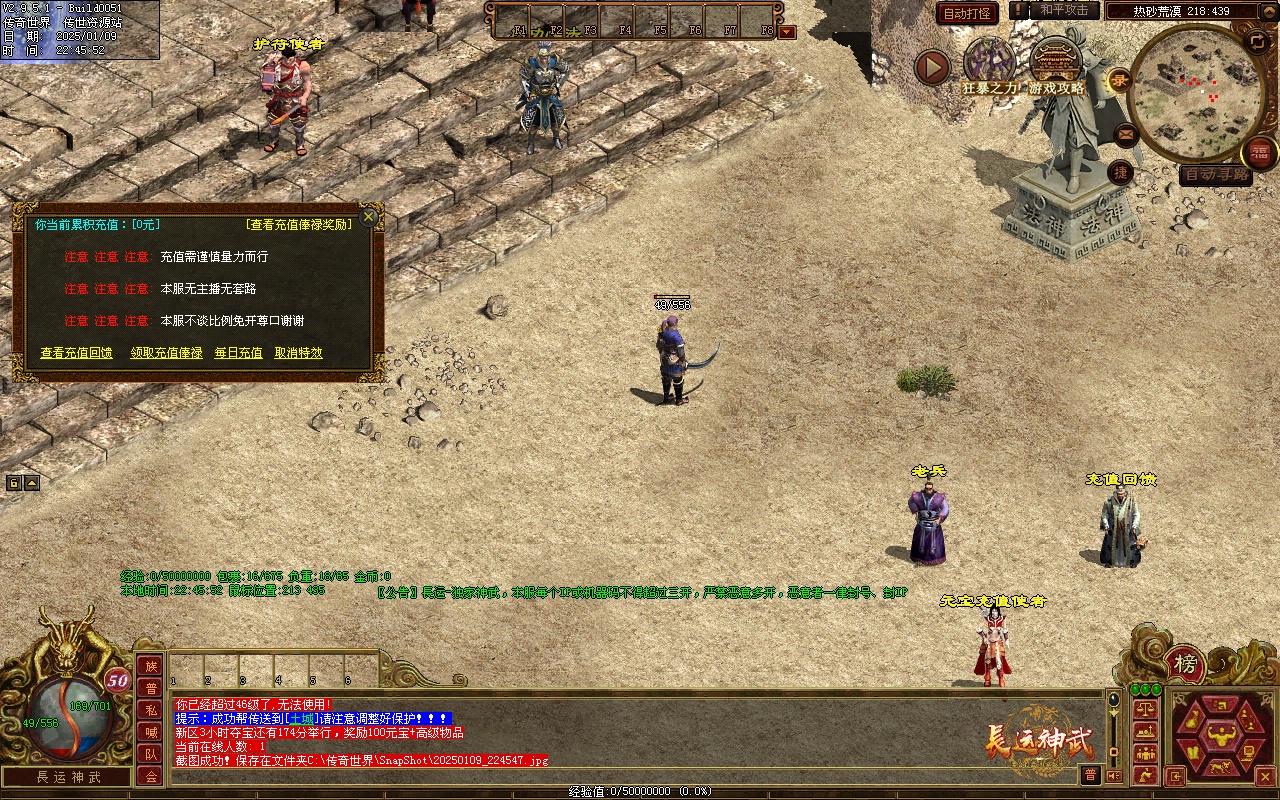
Task: Toggle the 自动打怪 auto-fight button
Action: 967,14
